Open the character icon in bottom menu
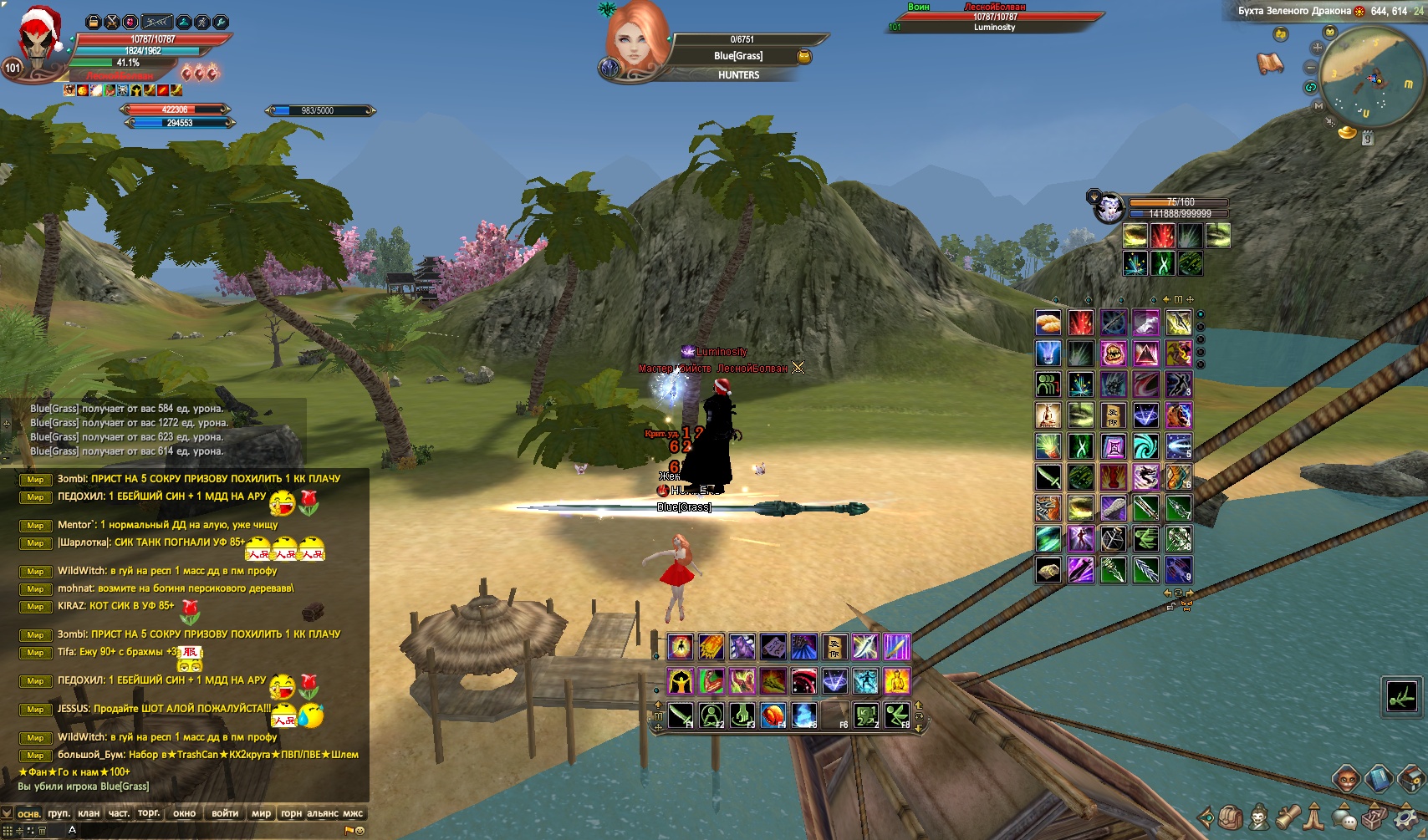Image resolution: width=1428 pixels, height=840 pixels. [x=1258, y=817]
